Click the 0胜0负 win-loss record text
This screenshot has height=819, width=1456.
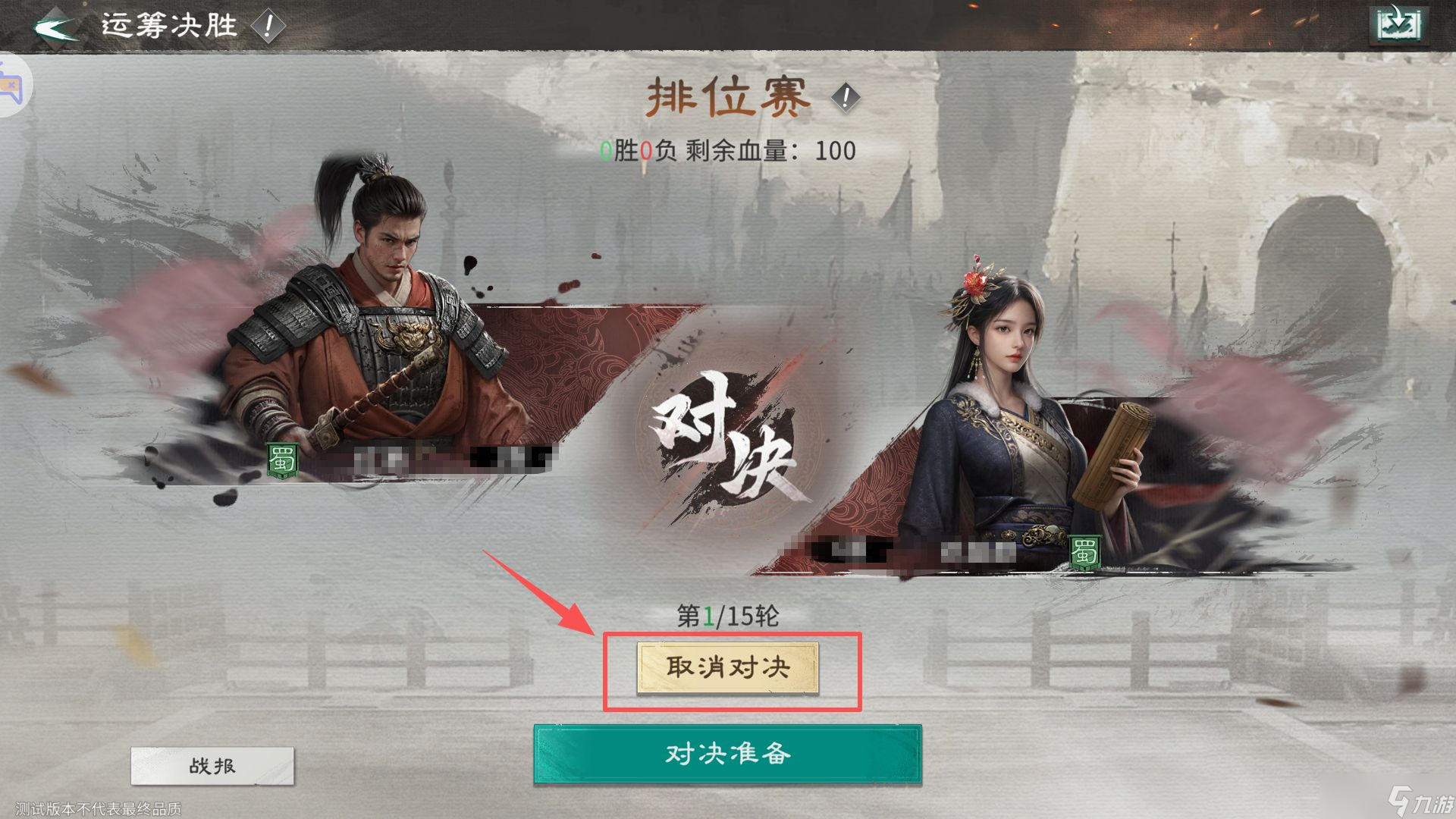click(639, 150)
